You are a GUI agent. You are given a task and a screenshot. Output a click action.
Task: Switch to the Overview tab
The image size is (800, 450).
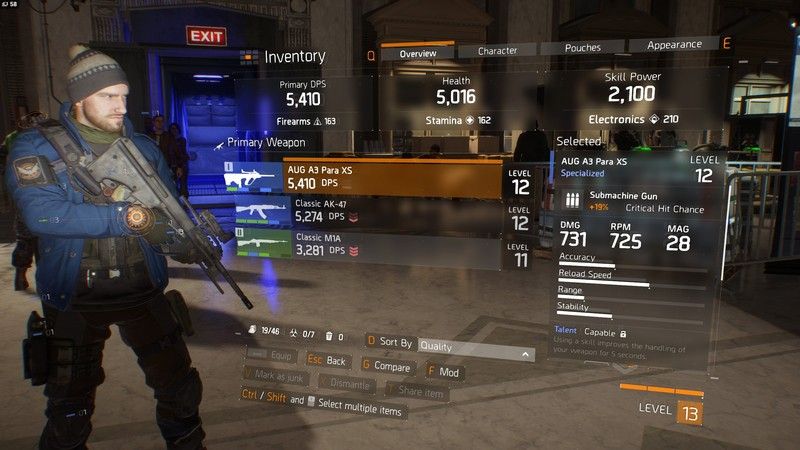click(417, 52)
